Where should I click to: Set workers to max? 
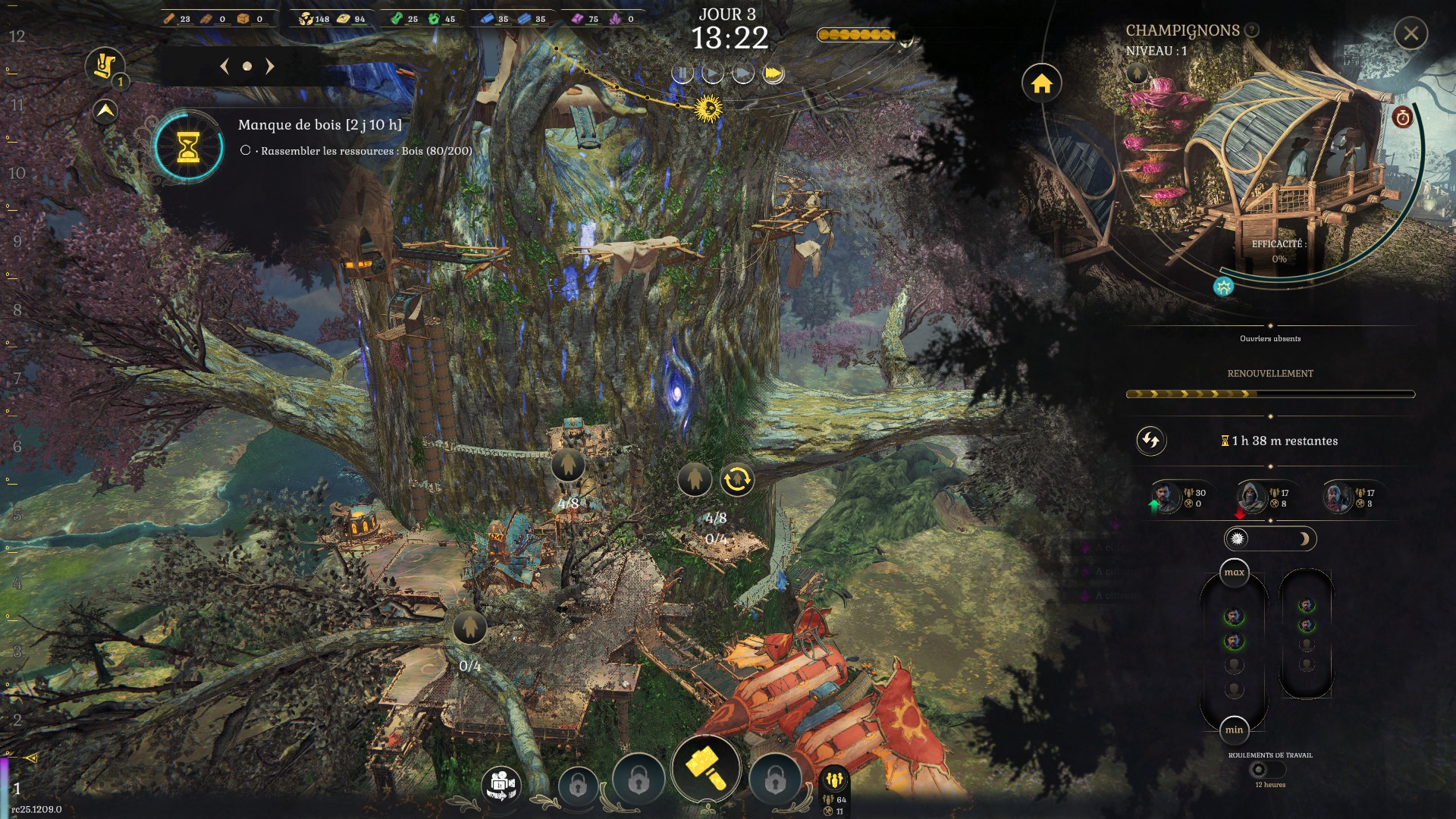(1234, 573)
